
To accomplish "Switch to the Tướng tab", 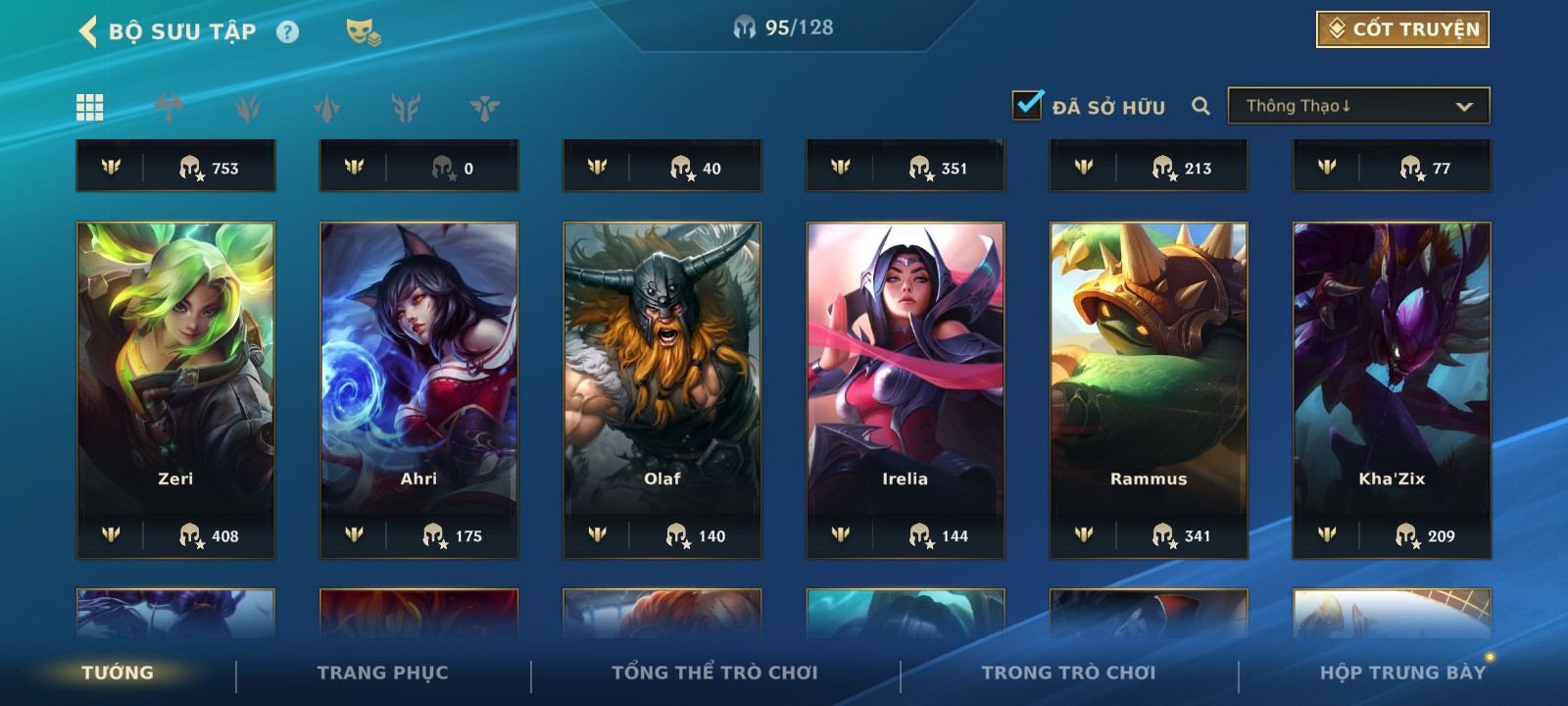I will click(118, 673).
